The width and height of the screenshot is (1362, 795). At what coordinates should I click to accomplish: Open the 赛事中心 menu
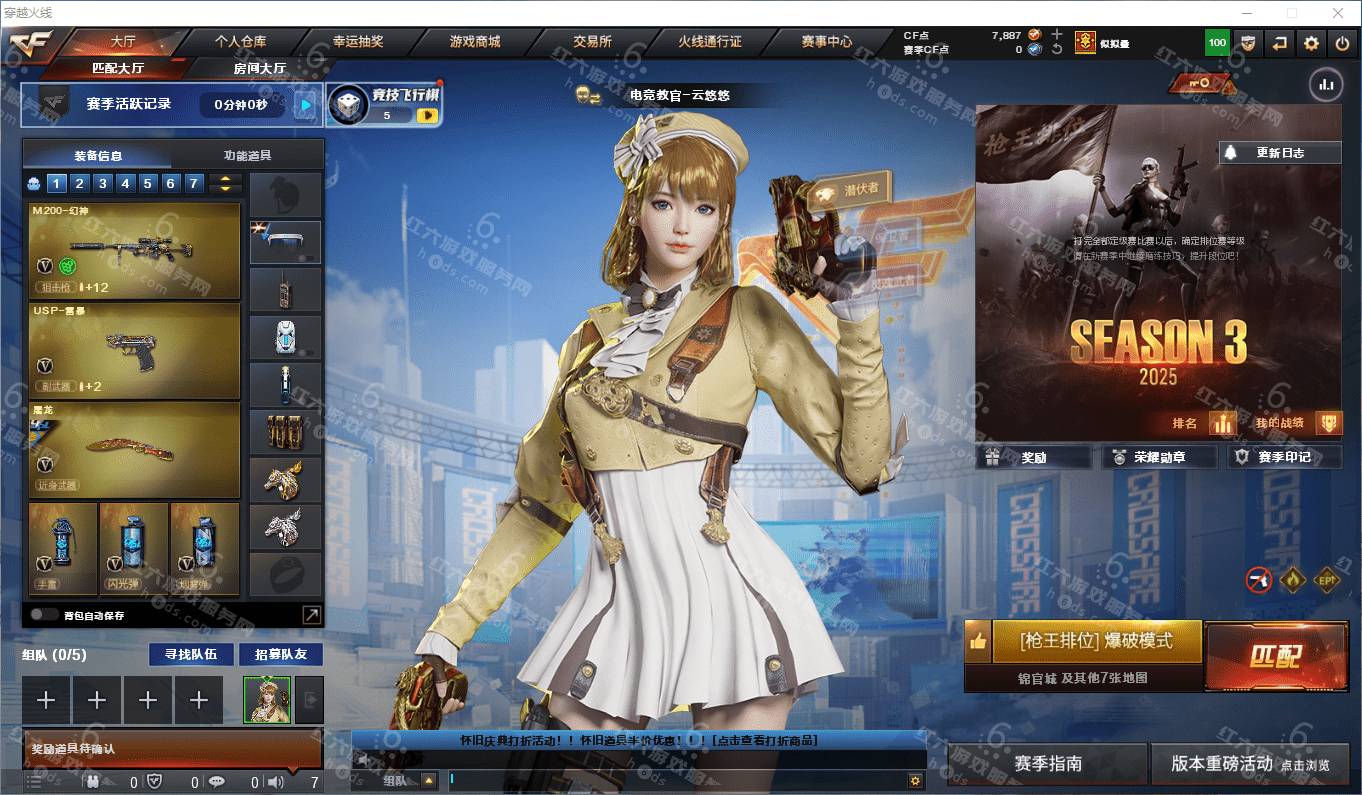[827, 42]
